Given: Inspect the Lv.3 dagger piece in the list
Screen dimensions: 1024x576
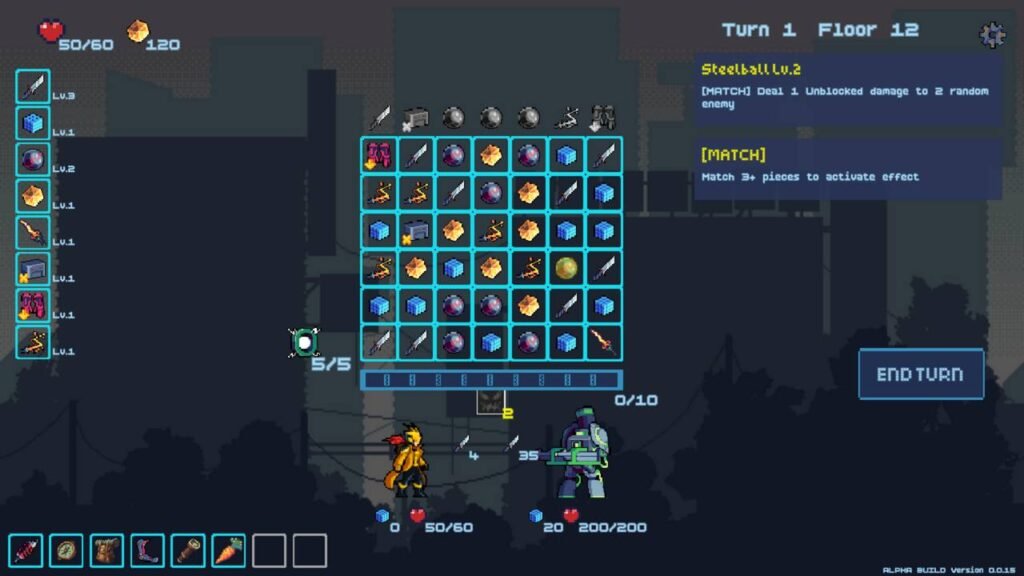Looking at the screenshot, I should pyautogui.click(x=33, y=86).
